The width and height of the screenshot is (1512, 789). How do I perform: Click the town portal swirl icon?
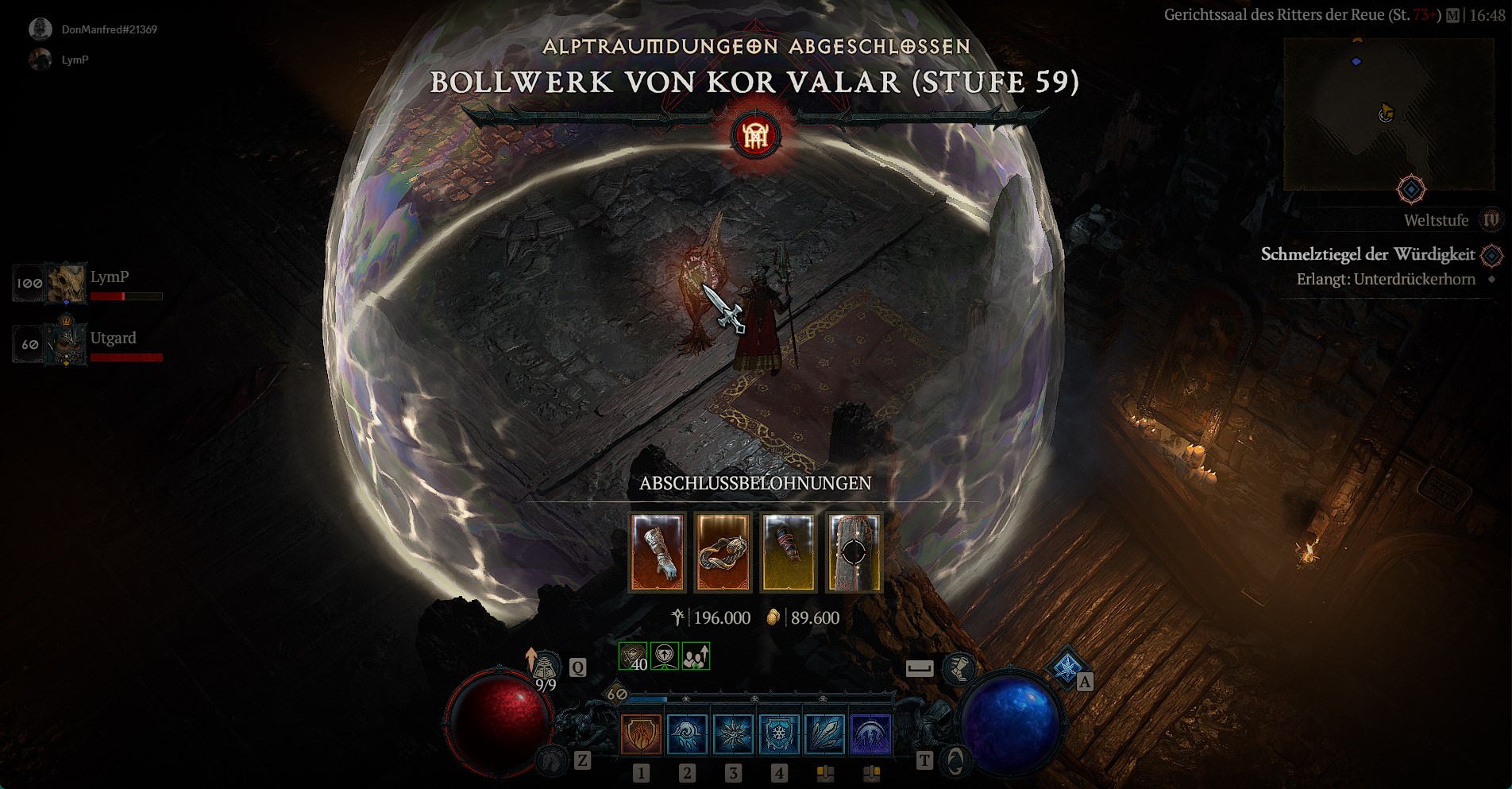[955, 761]
